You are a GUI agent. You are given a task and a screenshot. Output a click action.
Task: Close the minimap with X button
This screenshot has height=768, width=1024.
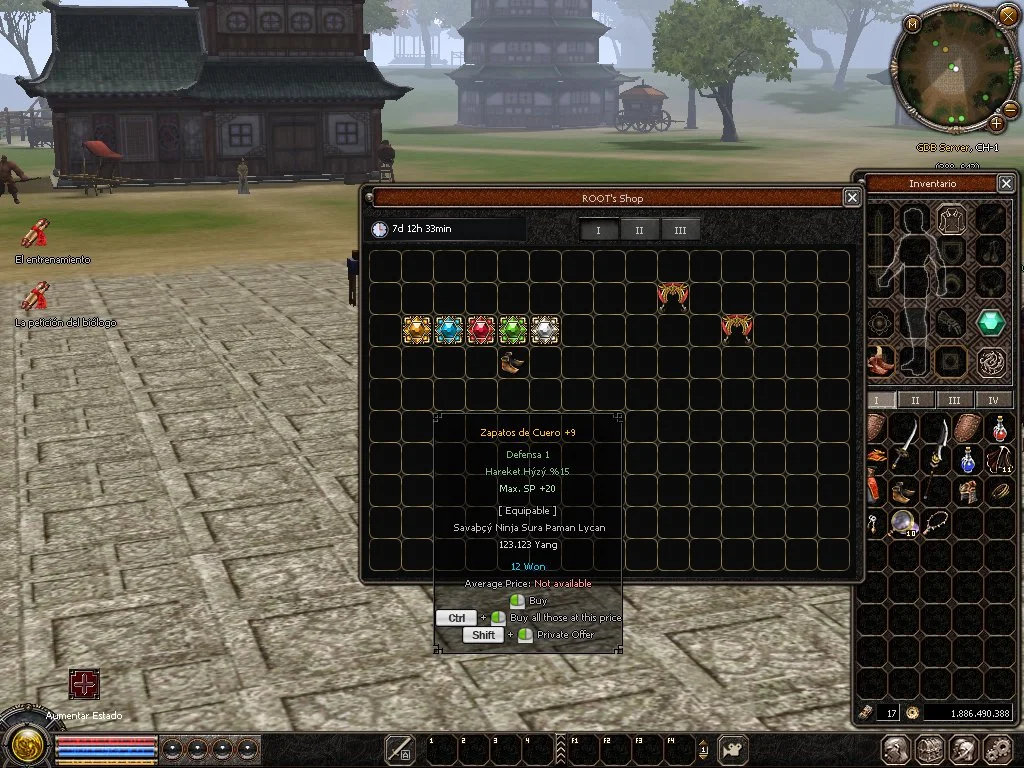click(x=1007, y=17)
